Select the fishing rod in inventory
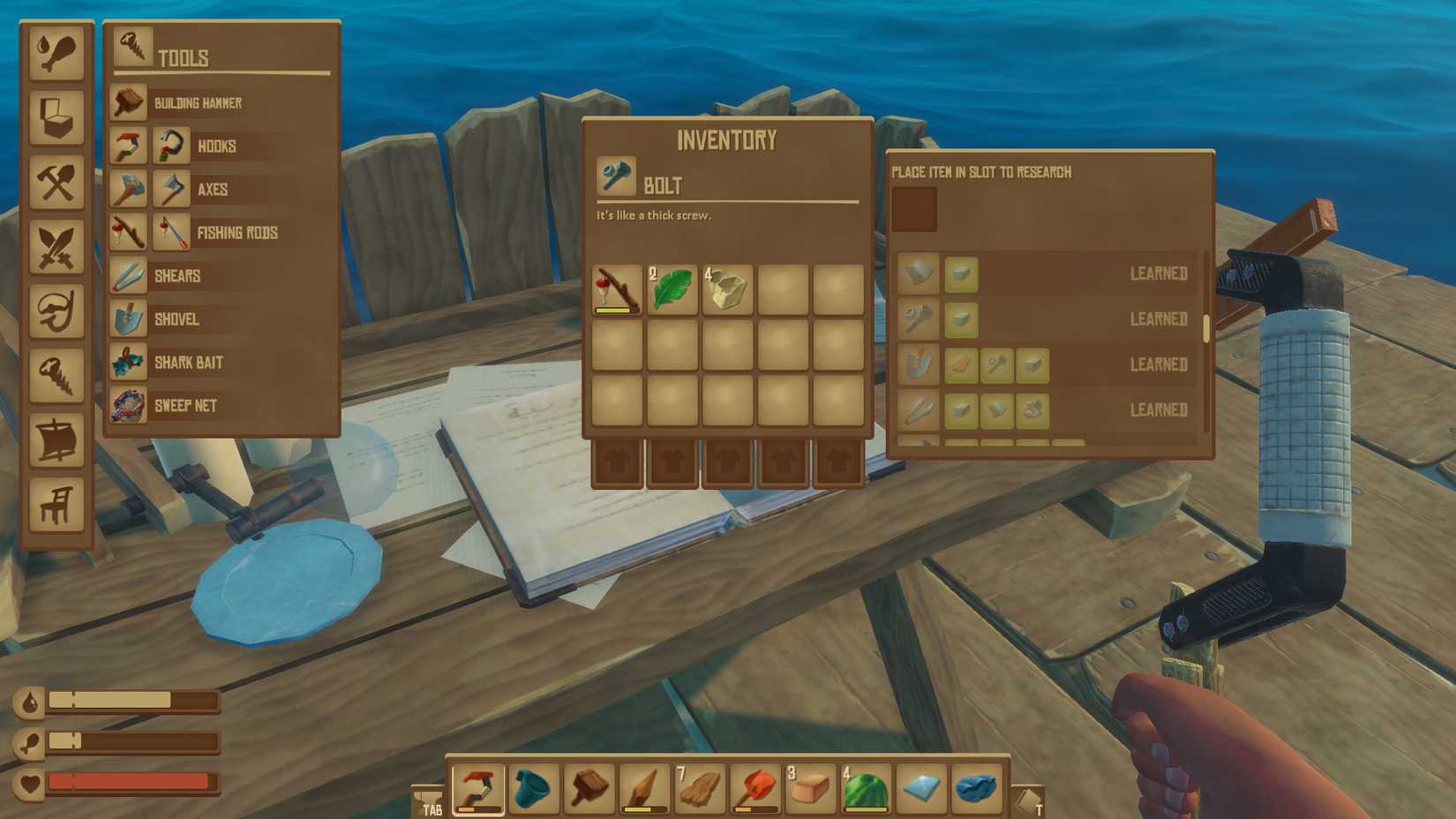Screen dimensions: 1456x819 tap(618, 289)
